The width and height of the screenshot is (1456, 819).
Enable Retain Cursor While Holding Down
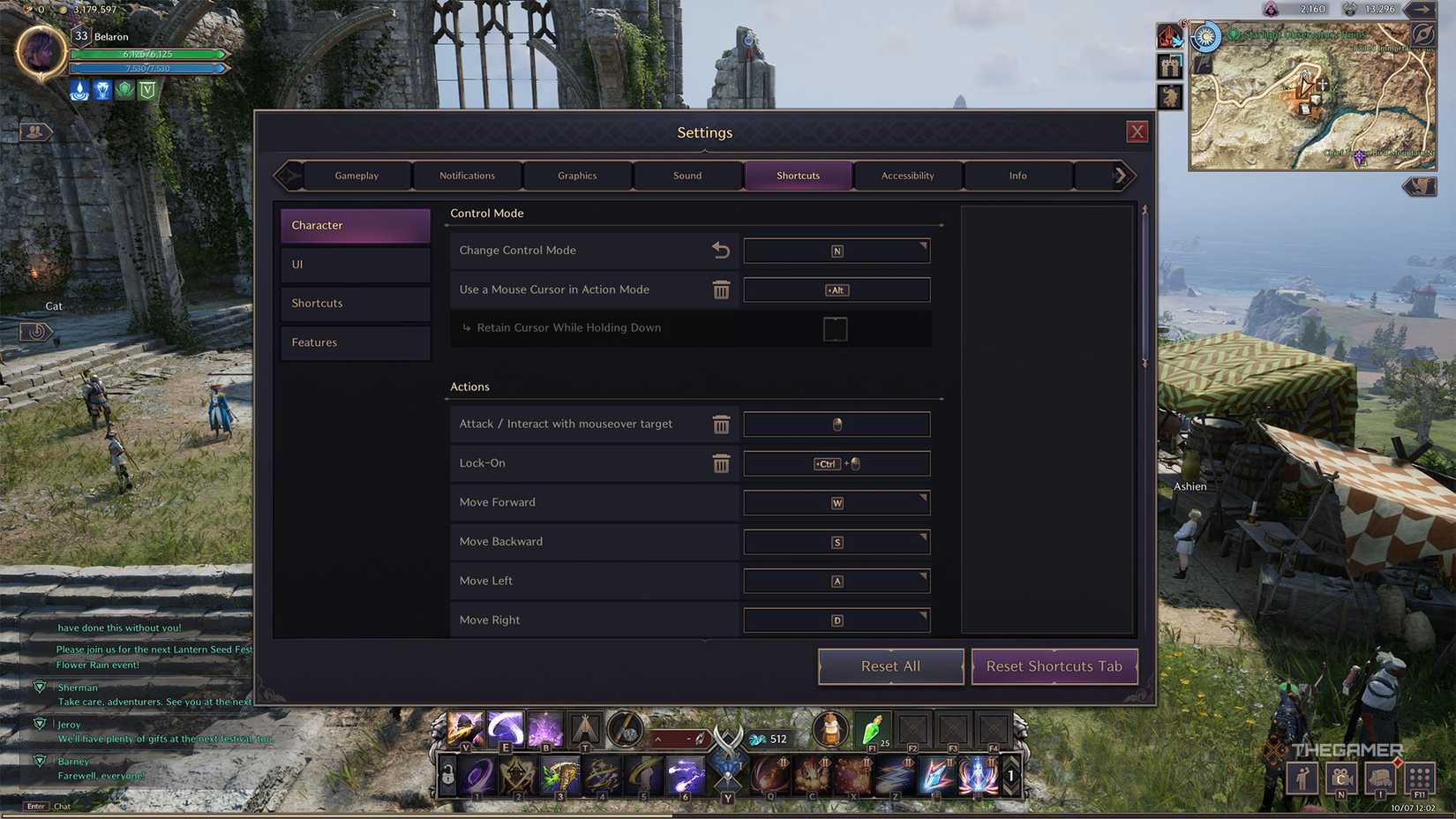pos(833,328)
